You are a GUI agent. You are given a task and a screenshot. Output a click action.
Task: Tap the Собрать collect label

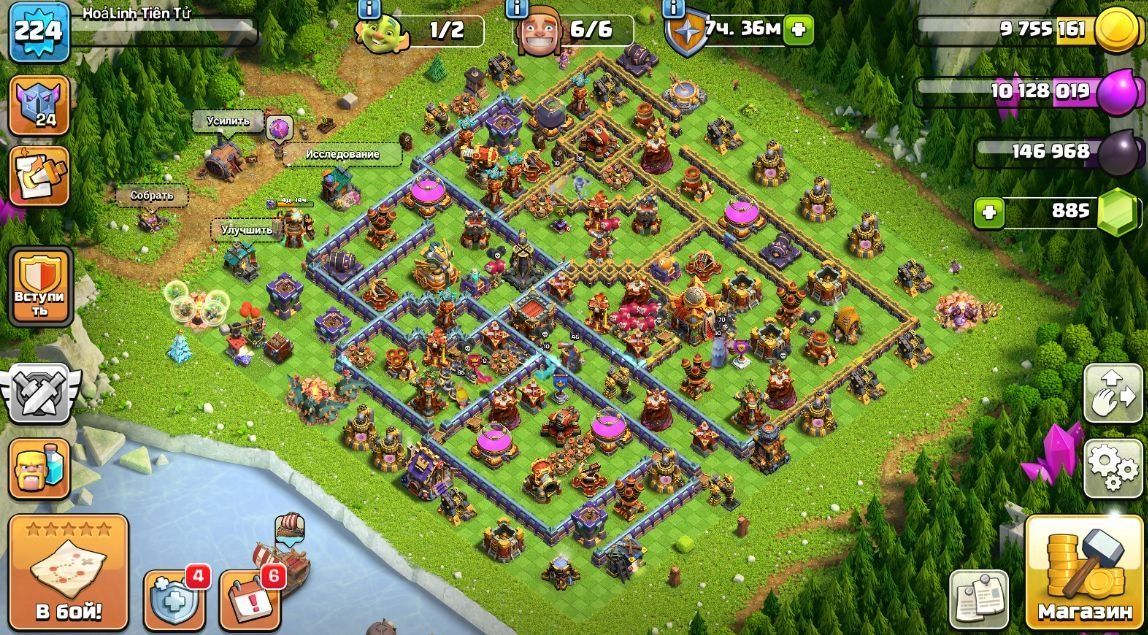(x=152, y=196)
